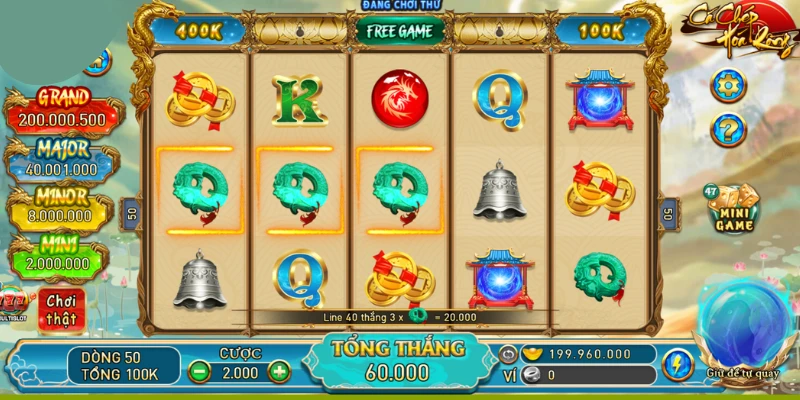
Task: Increase the bet with the plus button
Action: (x=278, y=372)
